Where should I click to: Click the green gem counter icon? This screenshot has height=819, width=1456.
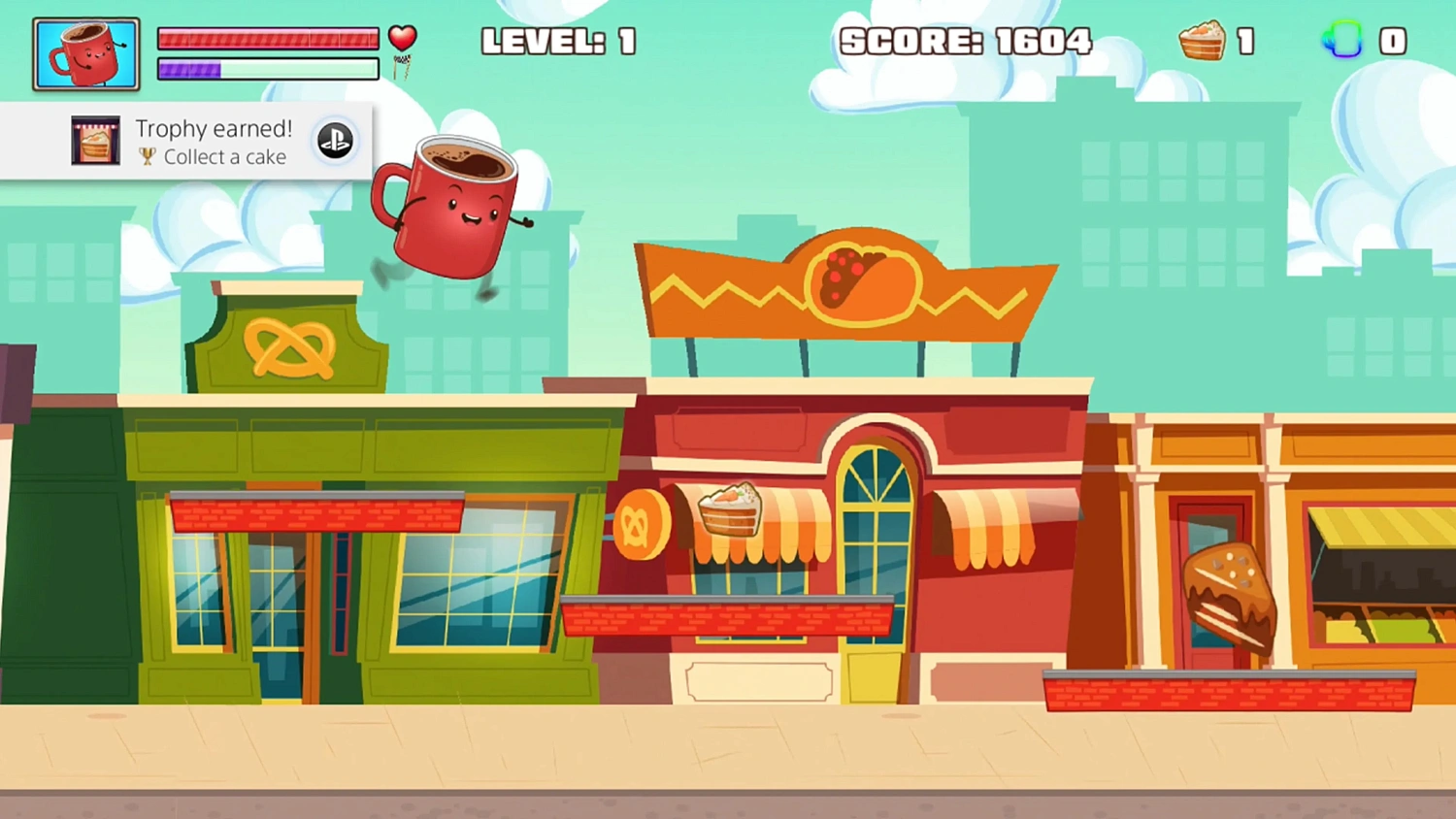1342,41
